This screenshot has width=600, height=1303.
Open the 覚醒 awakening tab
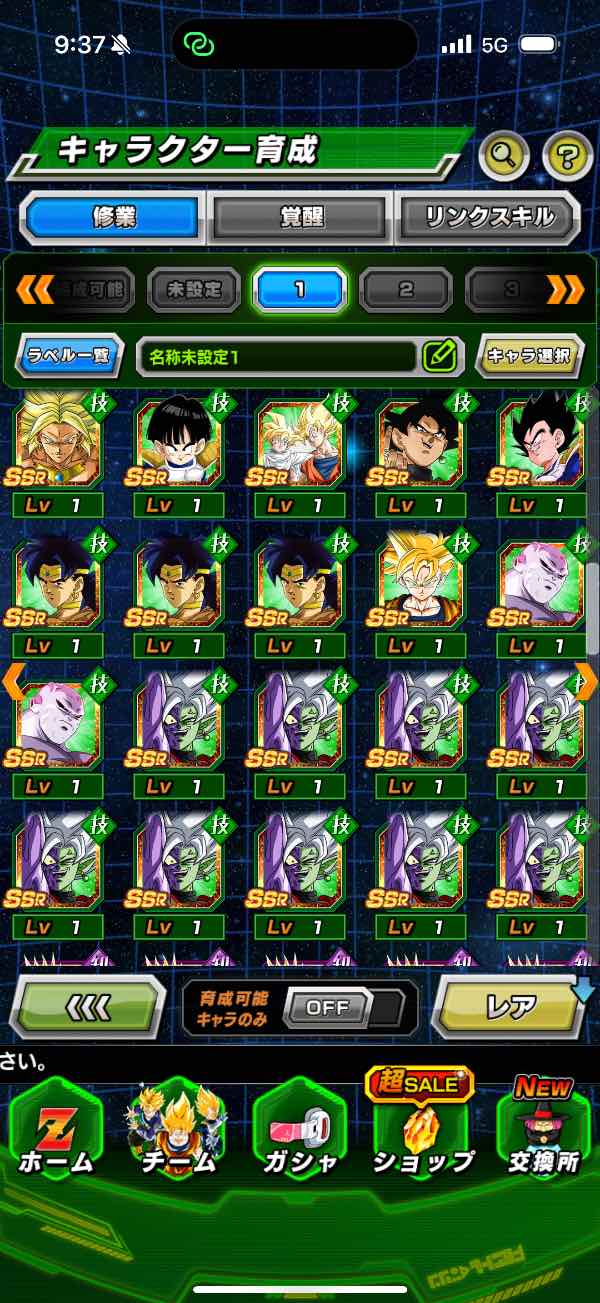[x=301, y=217]
